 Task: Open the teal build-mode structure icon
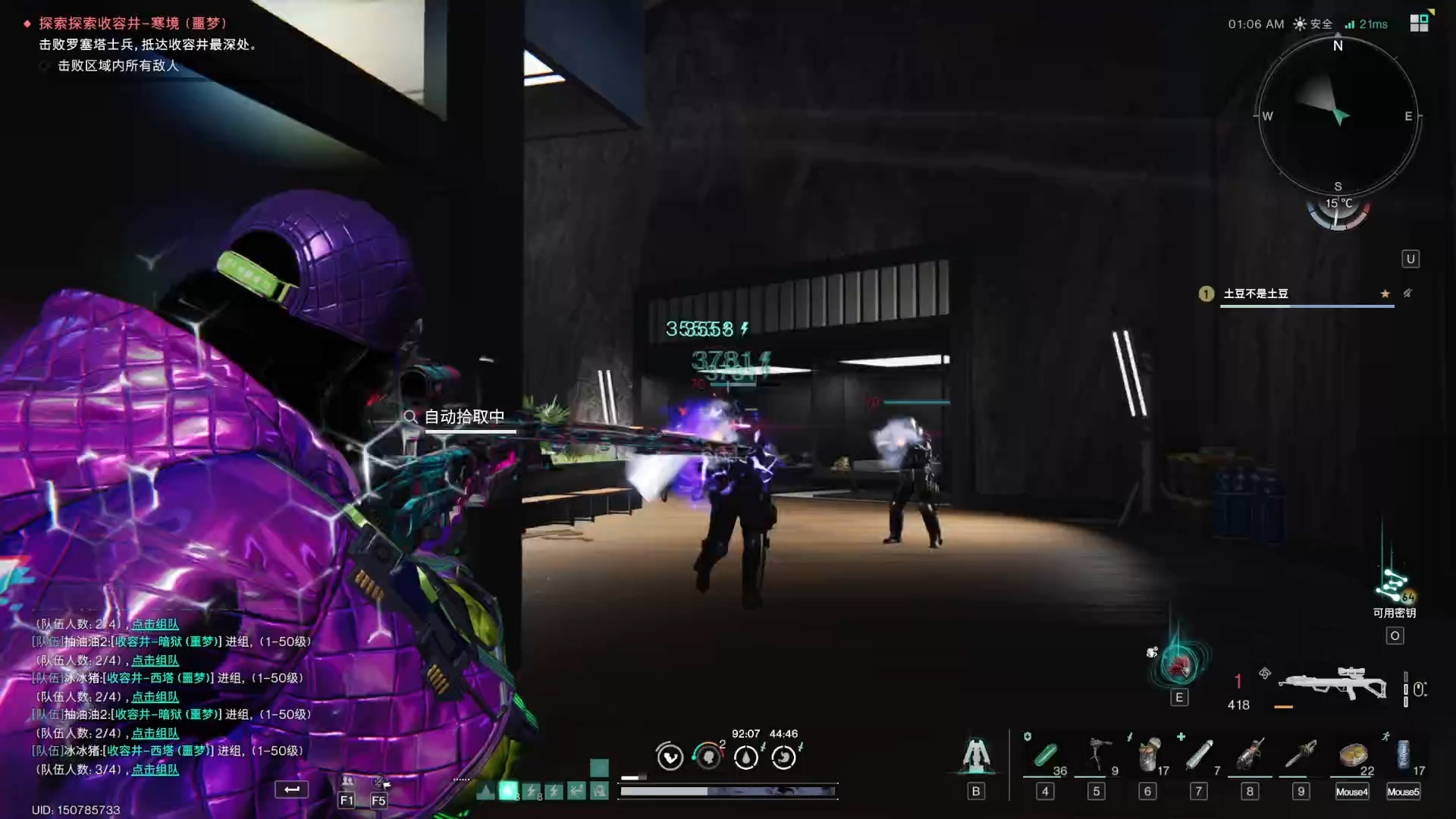tap(976, 755)
